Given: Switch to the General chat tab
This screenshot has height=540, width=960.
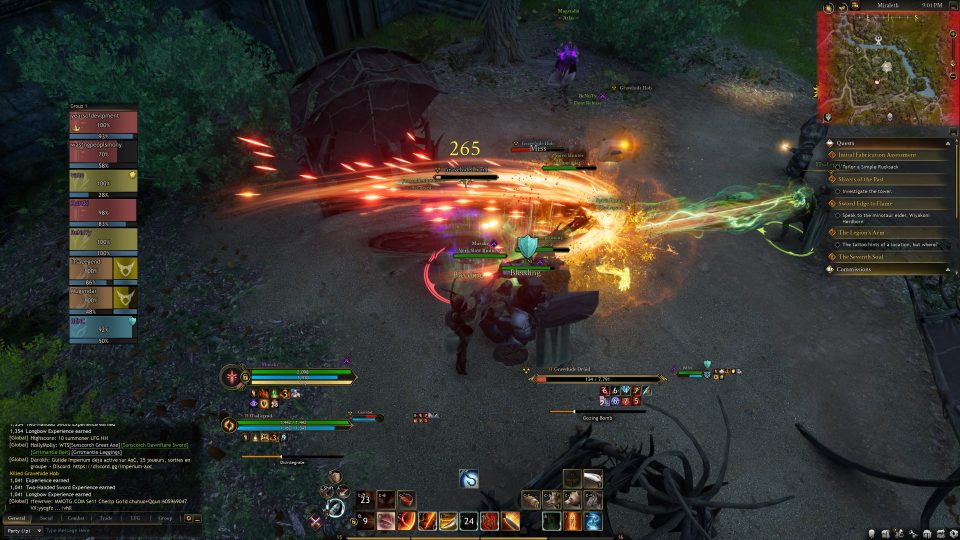Looking at the screenshot, I should point(16,519).
